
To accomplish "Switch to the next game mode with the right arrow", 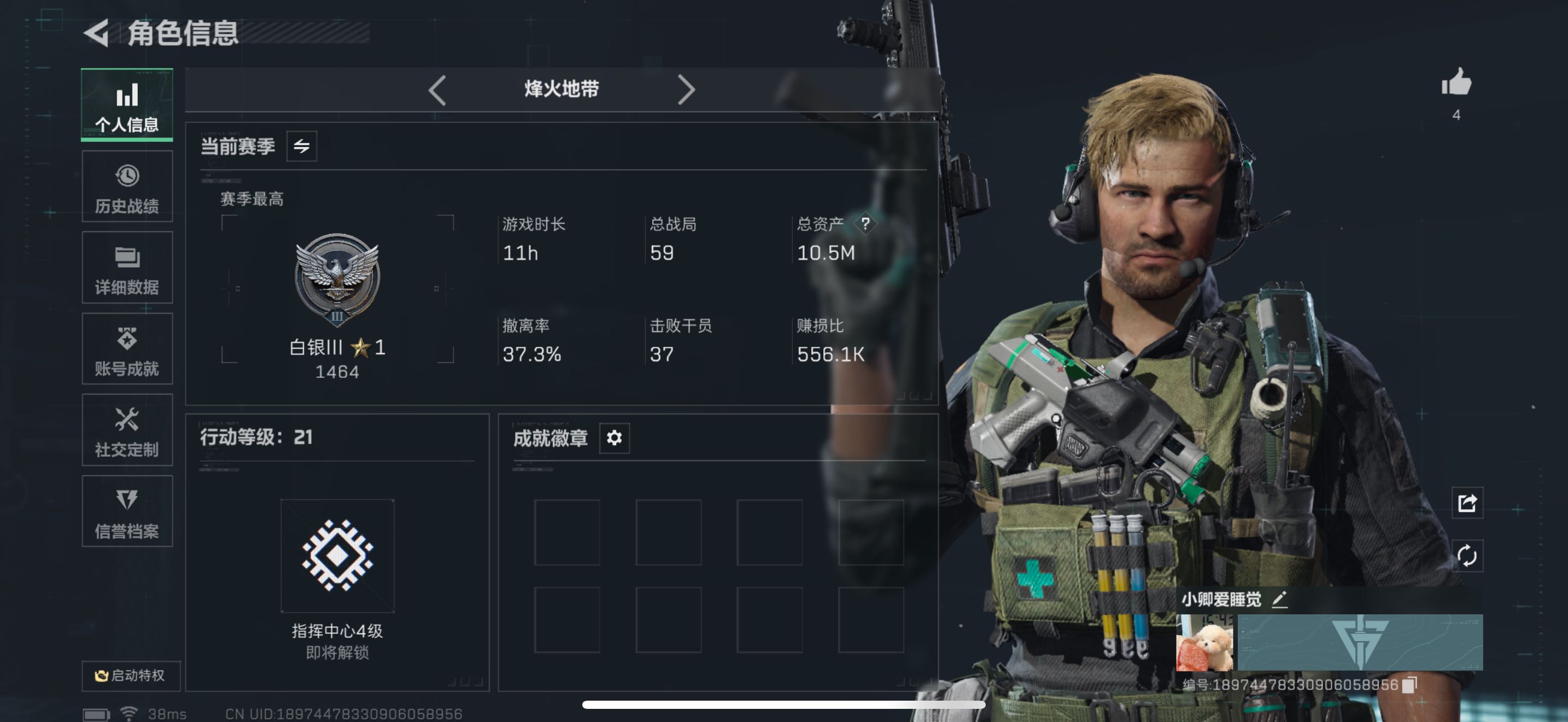I will tap(686, 90).
